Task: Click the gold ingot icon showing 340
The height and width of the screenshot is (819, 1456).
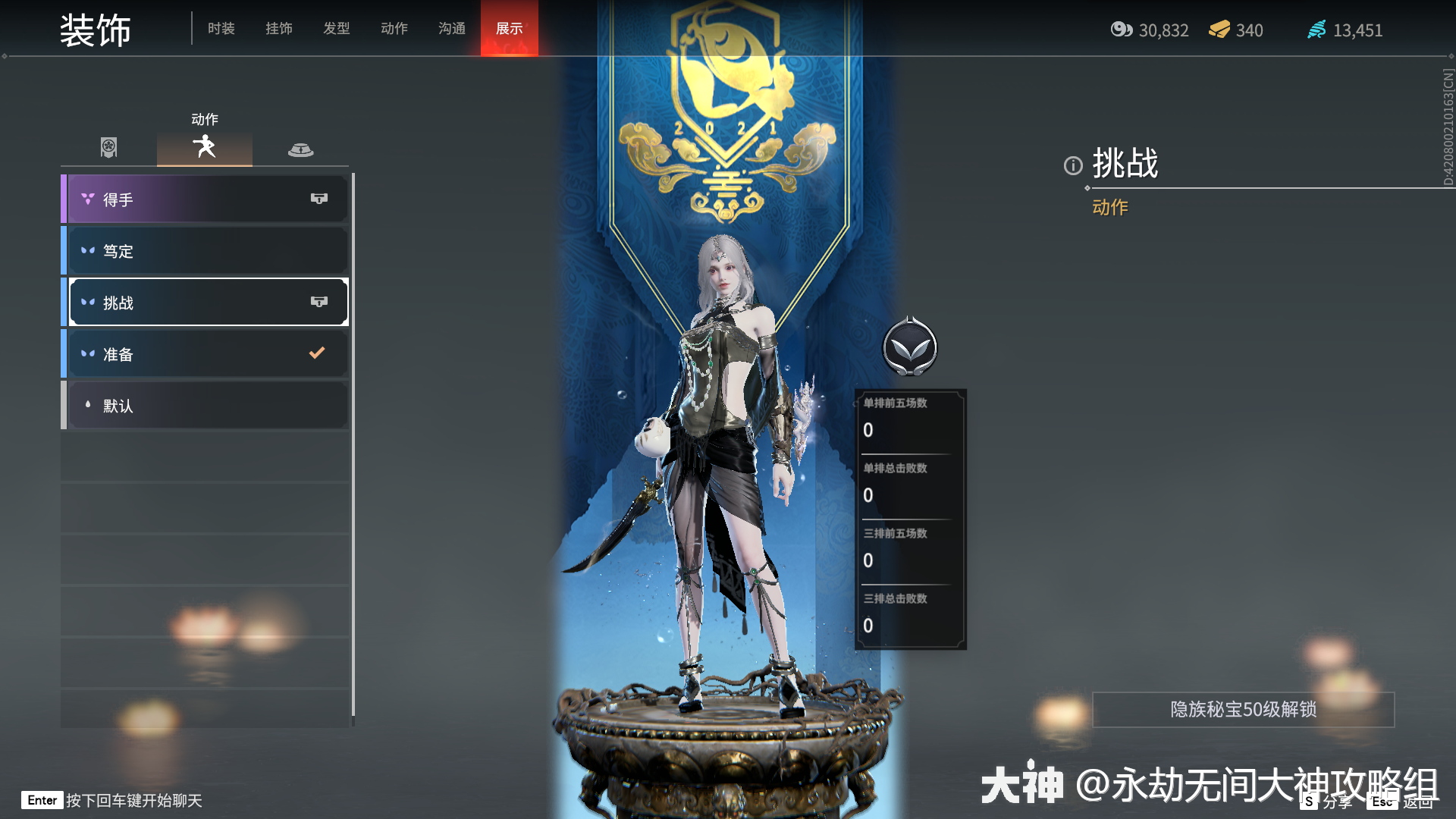Action: tap(1218, 30)
